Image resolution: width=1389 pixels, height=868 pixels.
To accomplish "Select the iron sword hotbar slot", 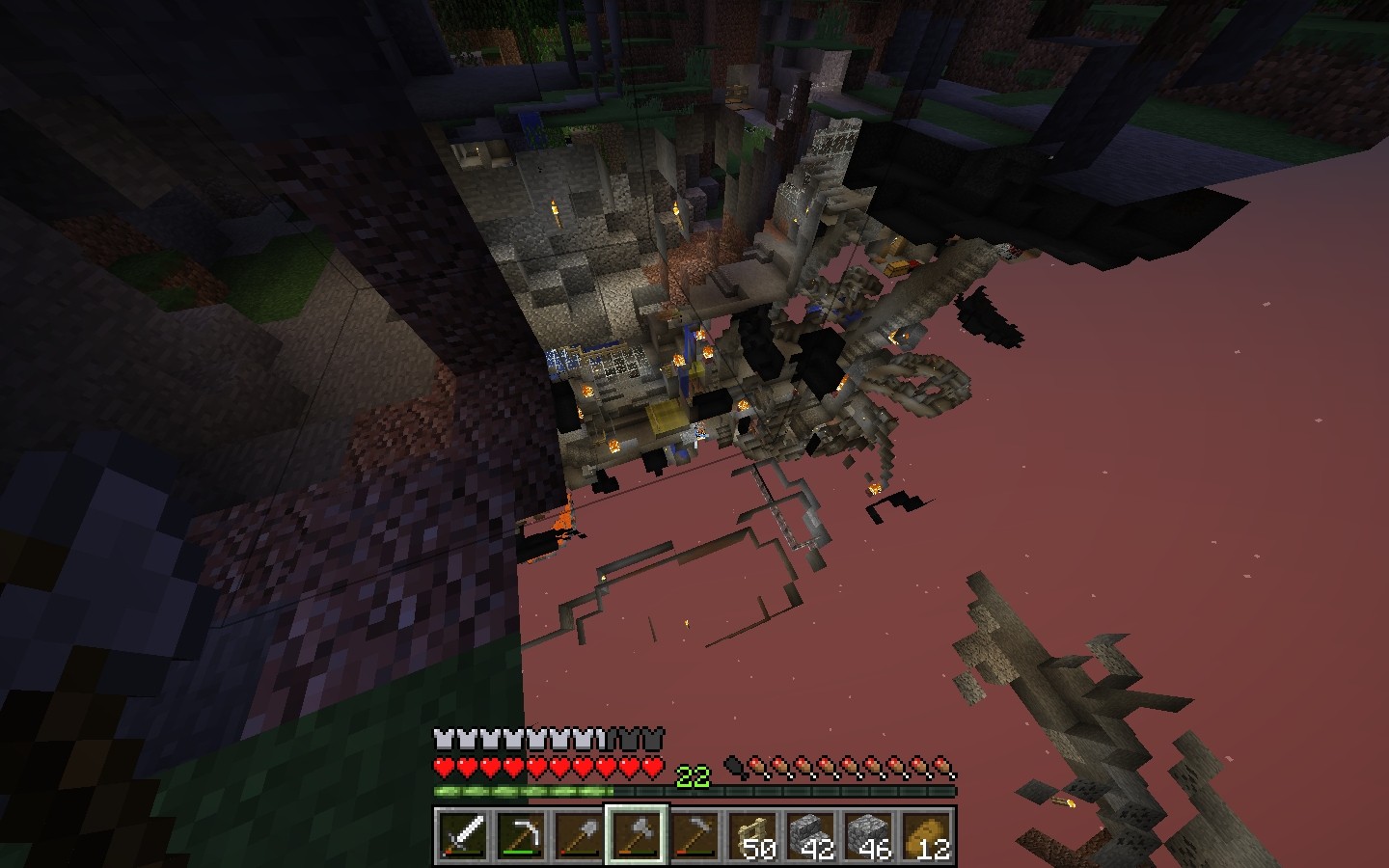I will click(x=462, y=835).
